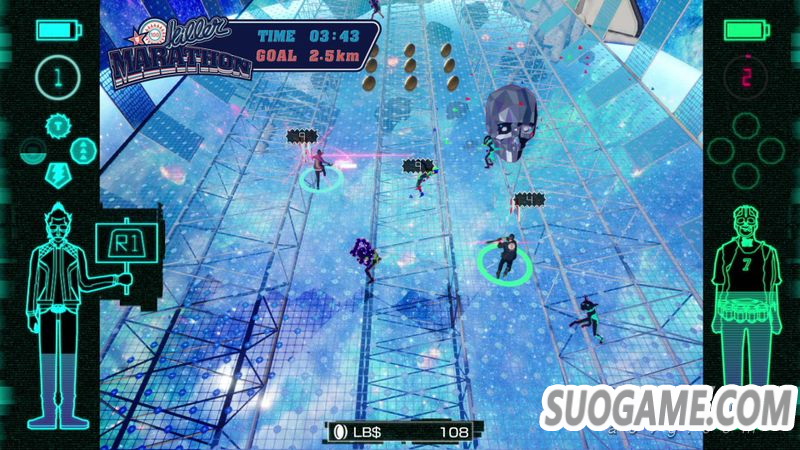Select the green player 2 character portrait
800x450 pixels.
click(743, 290)
